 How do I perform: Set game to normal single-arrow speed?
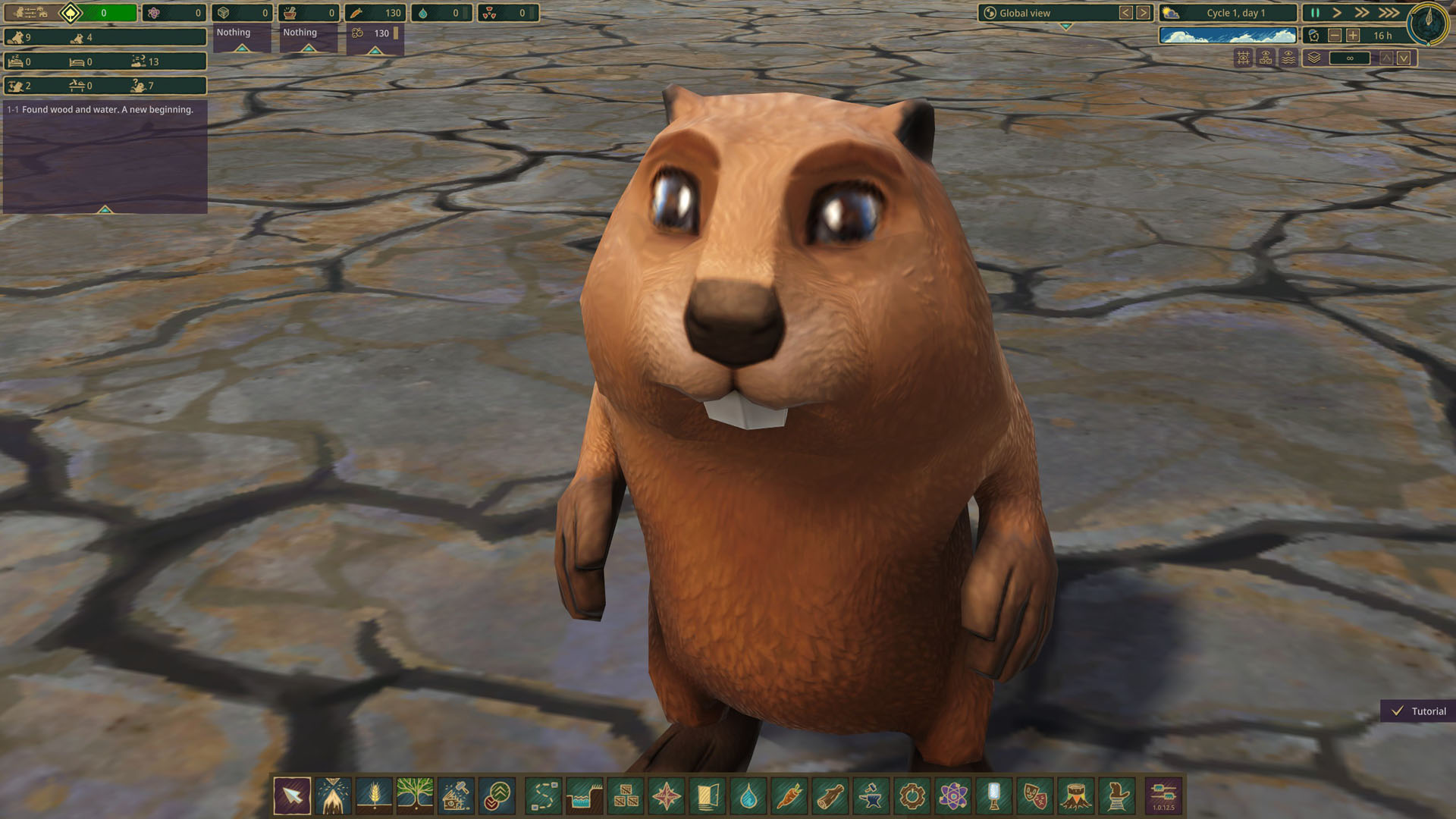click(x=1337, y=13)
